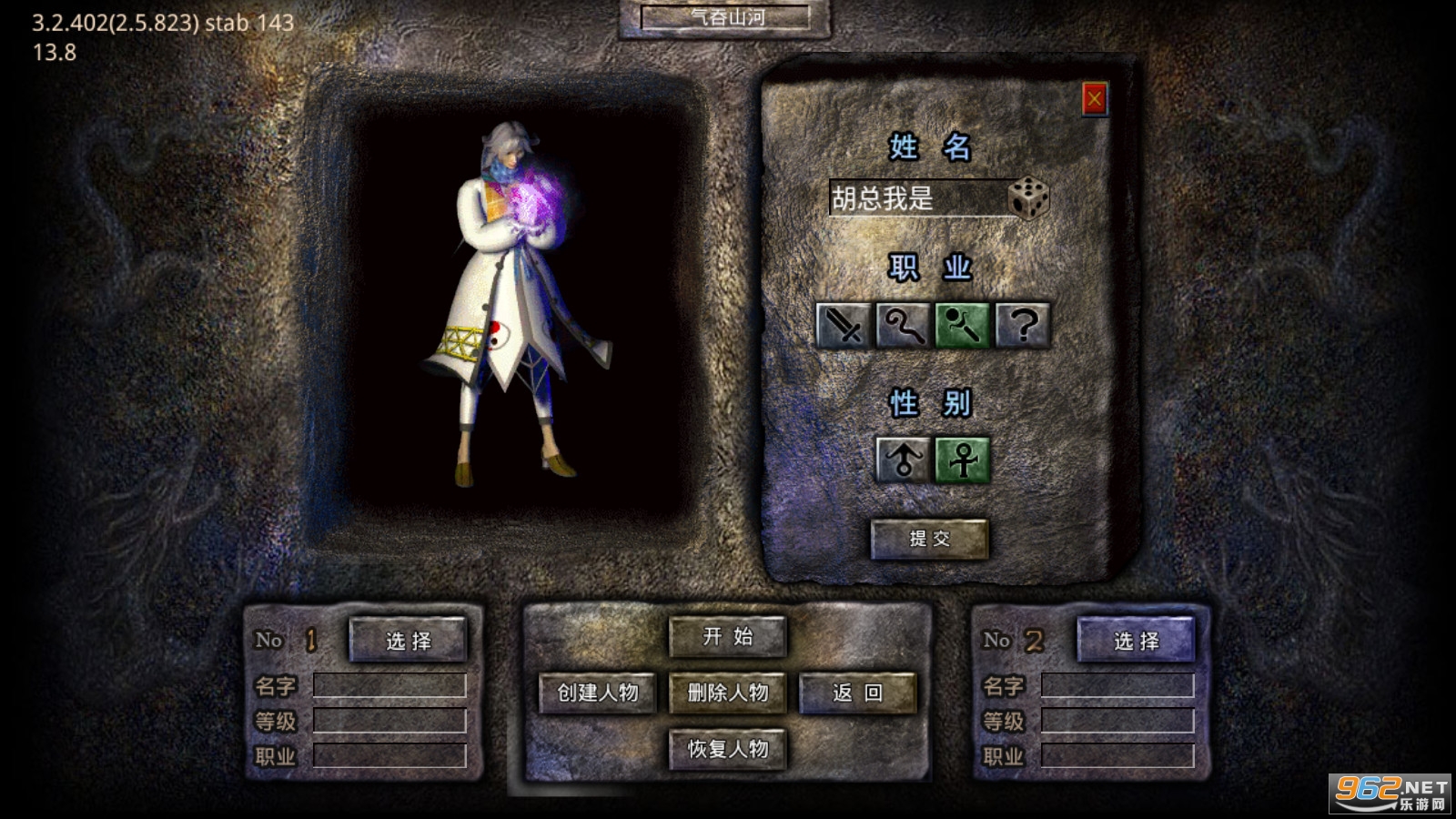This screenshot has height=819, width=1456.
Task: Select character slot No 2 with 选择
Action: [1136, 641]
